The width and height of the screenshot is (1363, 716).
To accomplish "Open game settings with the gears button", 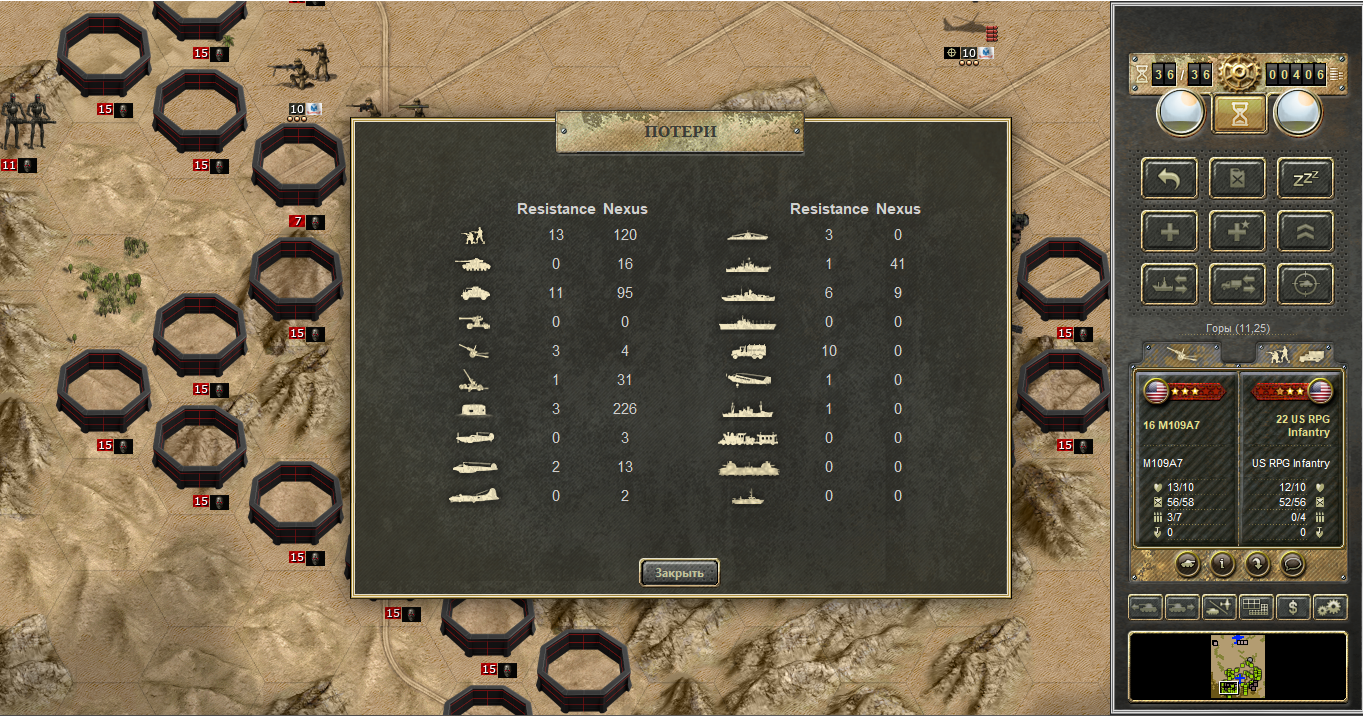I will 1329,607.
